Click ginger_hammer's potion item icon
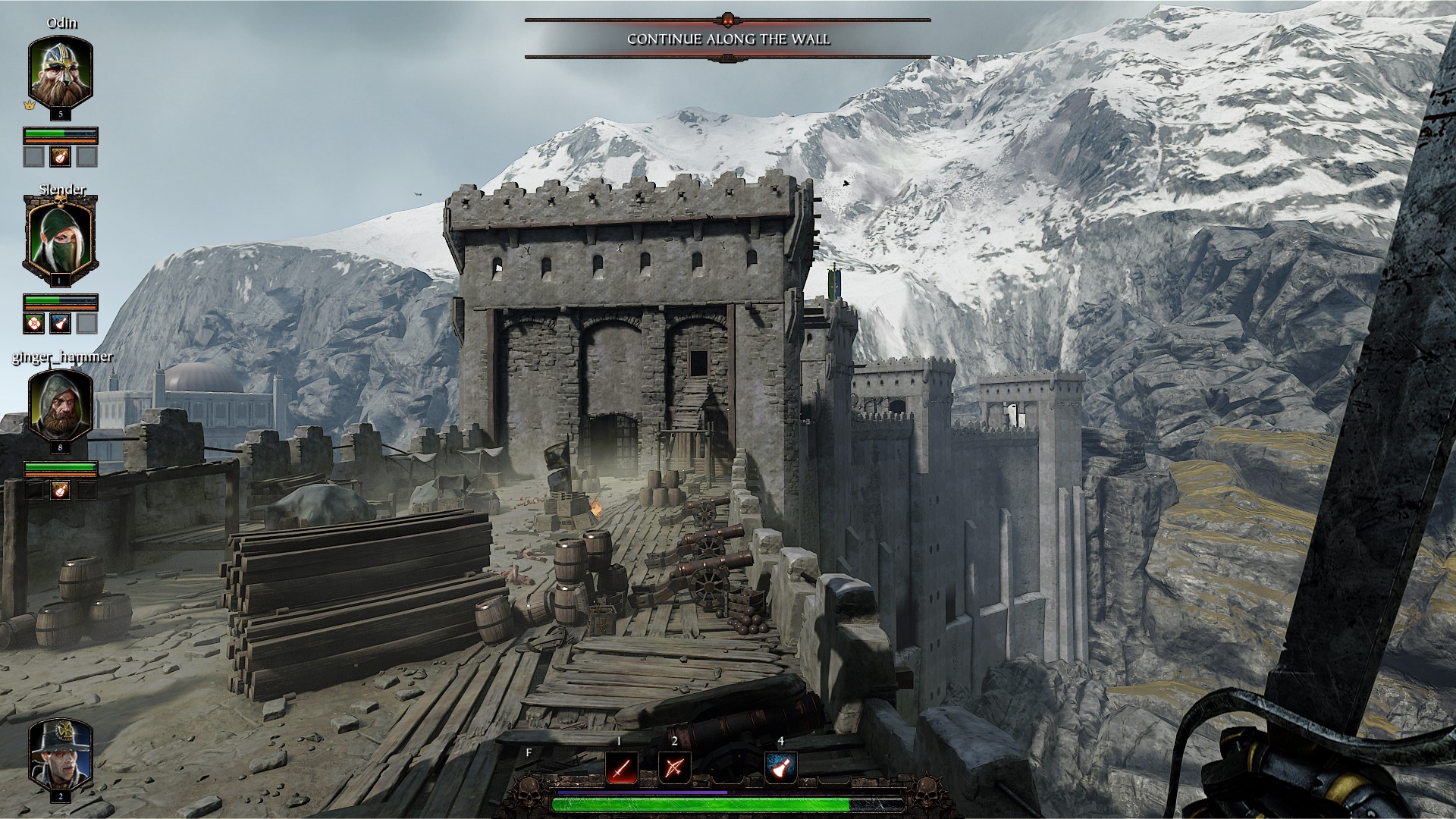The height and width of the screenshot is (819, 1456). (x=61, y=490)
